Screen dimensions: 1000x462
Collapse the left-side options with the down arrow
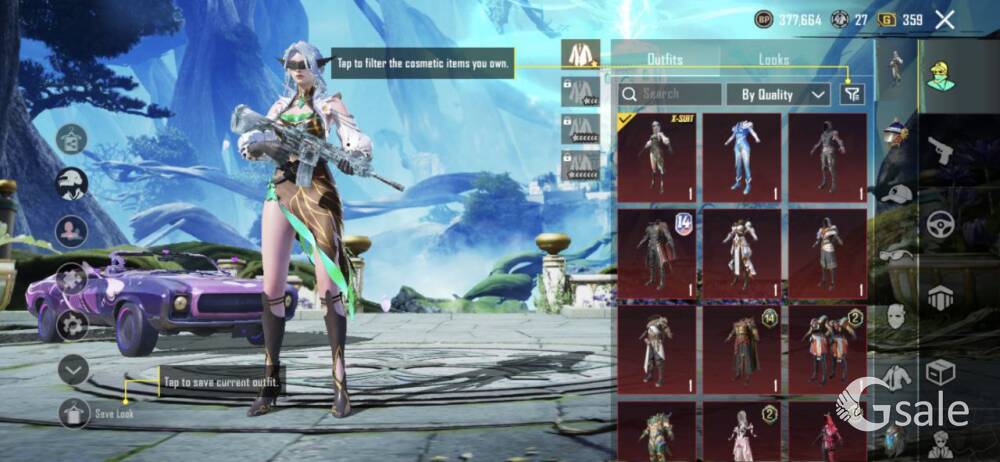click(73, 370)
